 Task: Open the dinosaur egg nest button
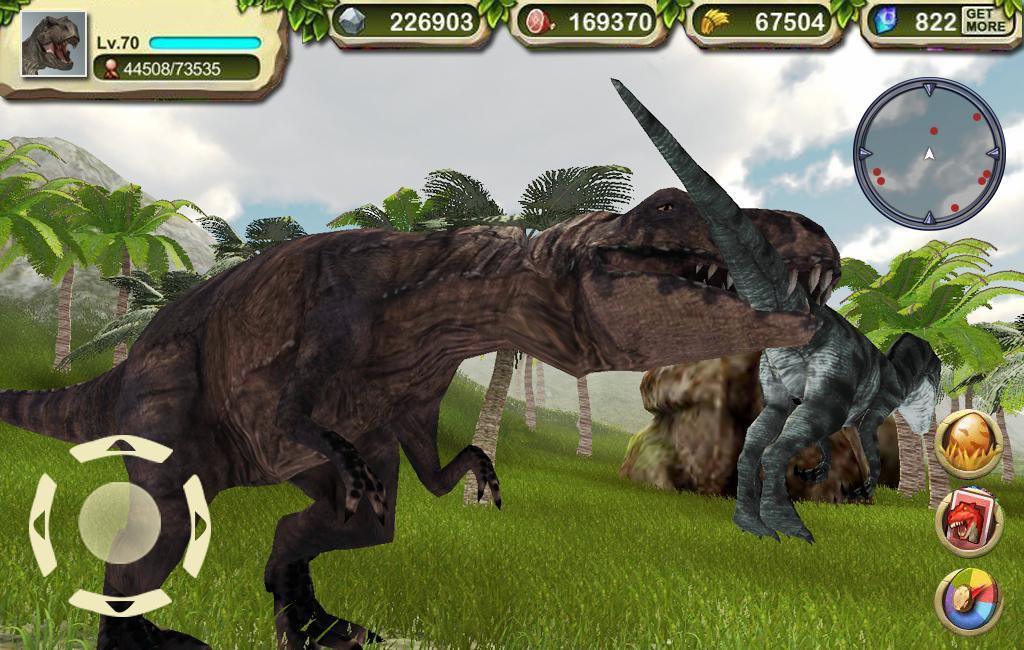pos(968,443)
